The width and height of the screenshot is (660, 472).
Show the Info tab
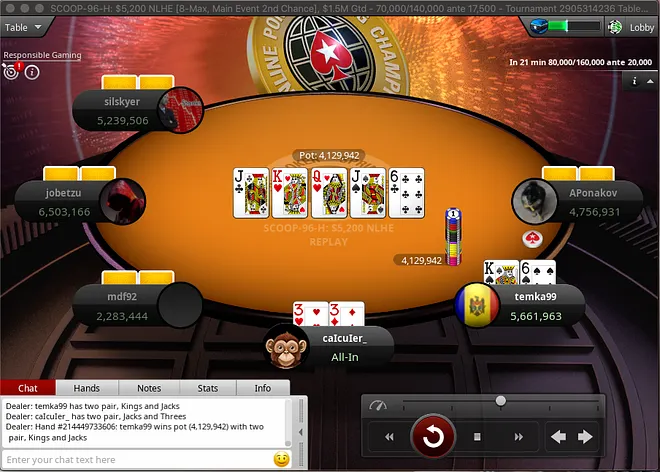pos(262,388)
